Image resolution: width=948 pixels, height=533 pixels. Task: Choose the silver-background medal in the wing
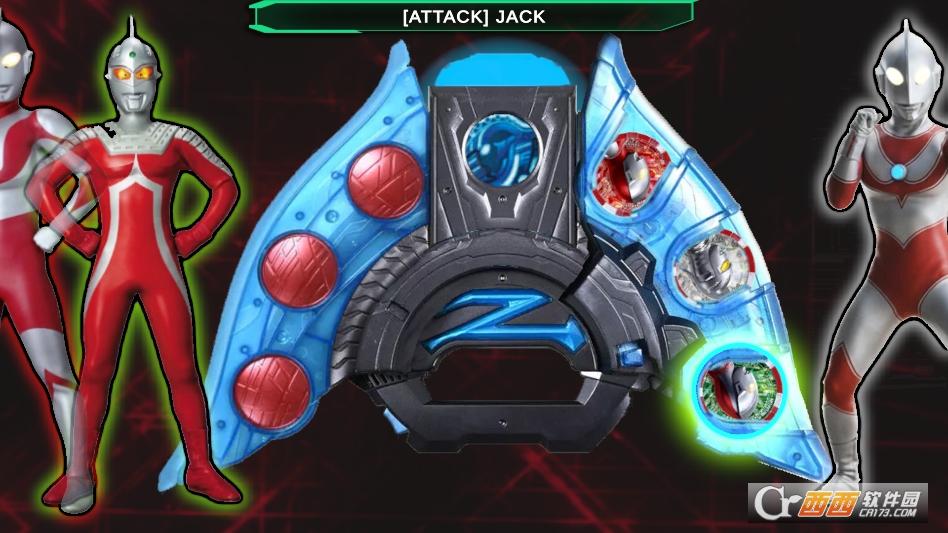click(x=714, y=268)
